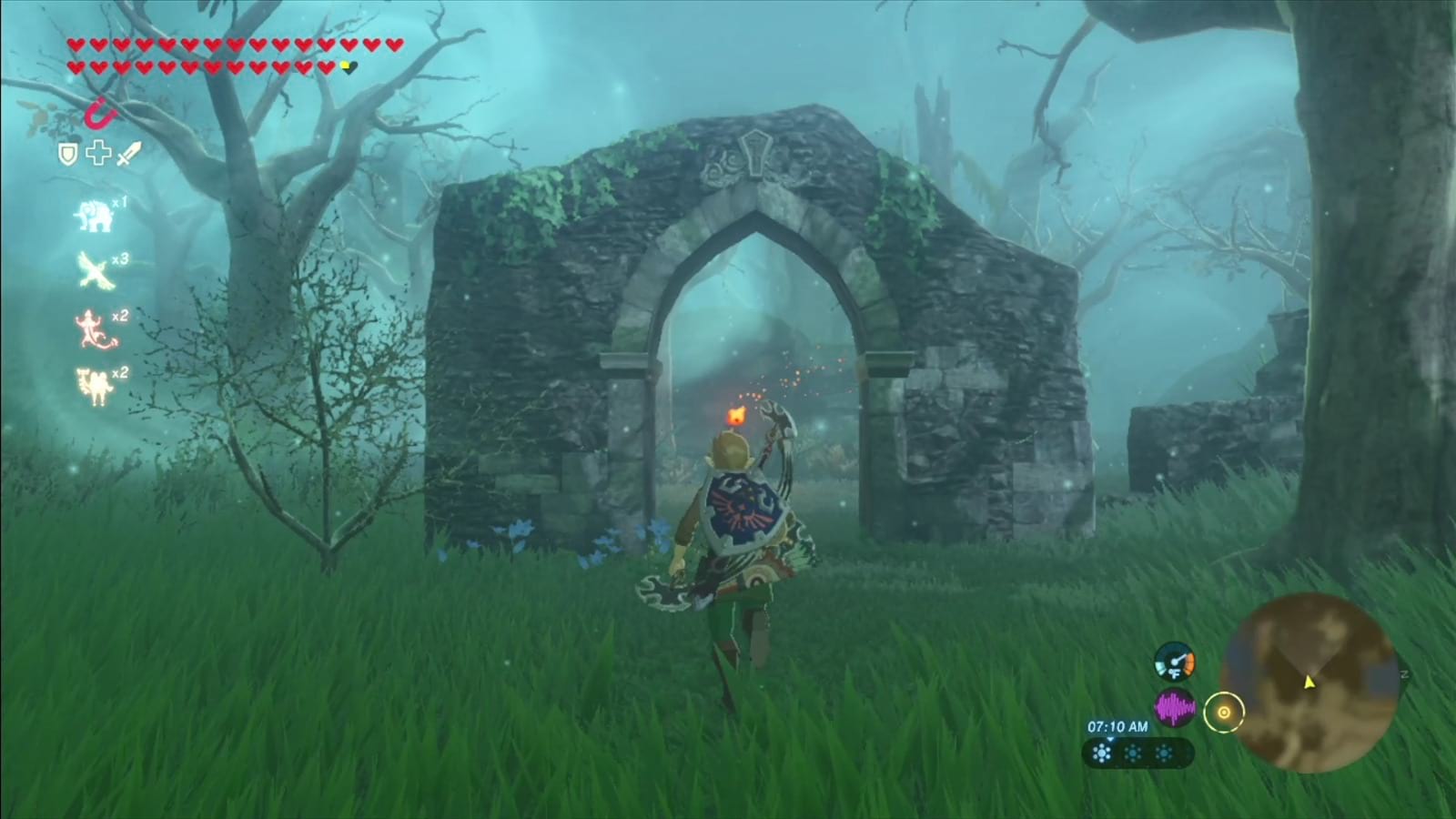Open the armor cross icon
The height and width of the screenshot is (819, 1456).
pyautogui.click(x=98, y=154)
